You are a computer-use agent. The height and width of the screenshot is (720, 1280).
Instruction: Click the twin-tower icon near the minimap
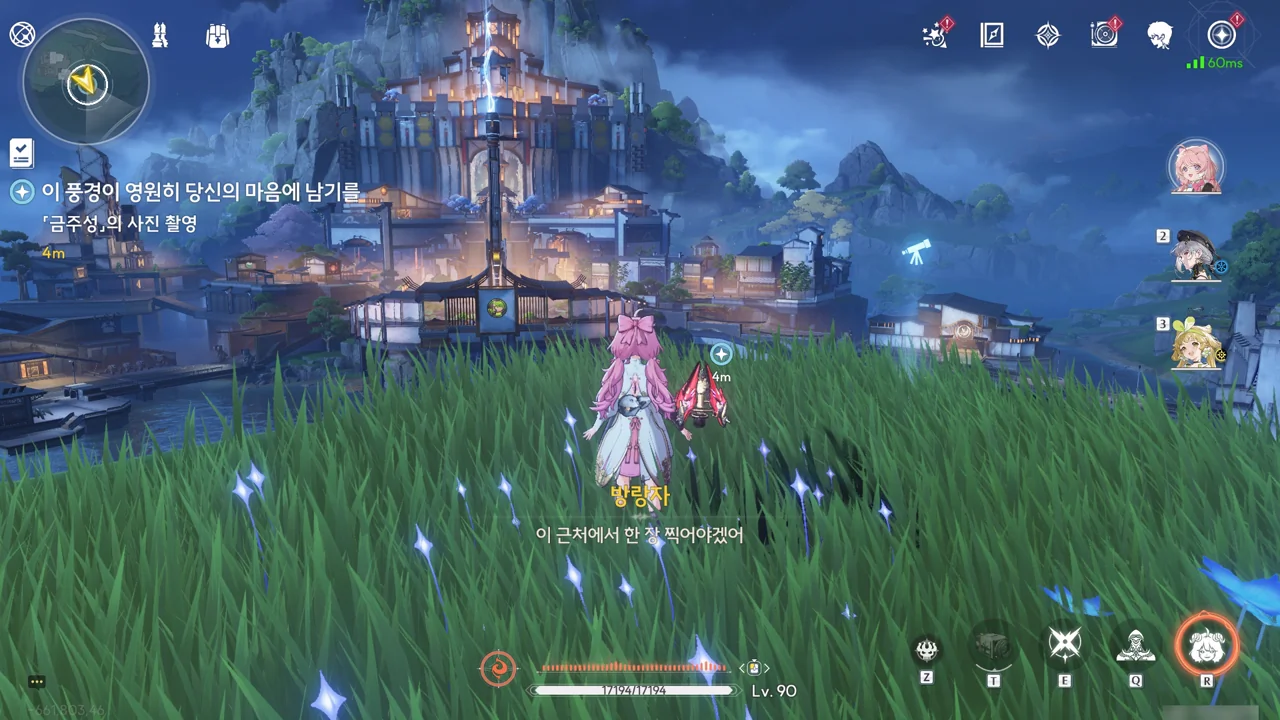pyautogui.click(x=160, y=36)
